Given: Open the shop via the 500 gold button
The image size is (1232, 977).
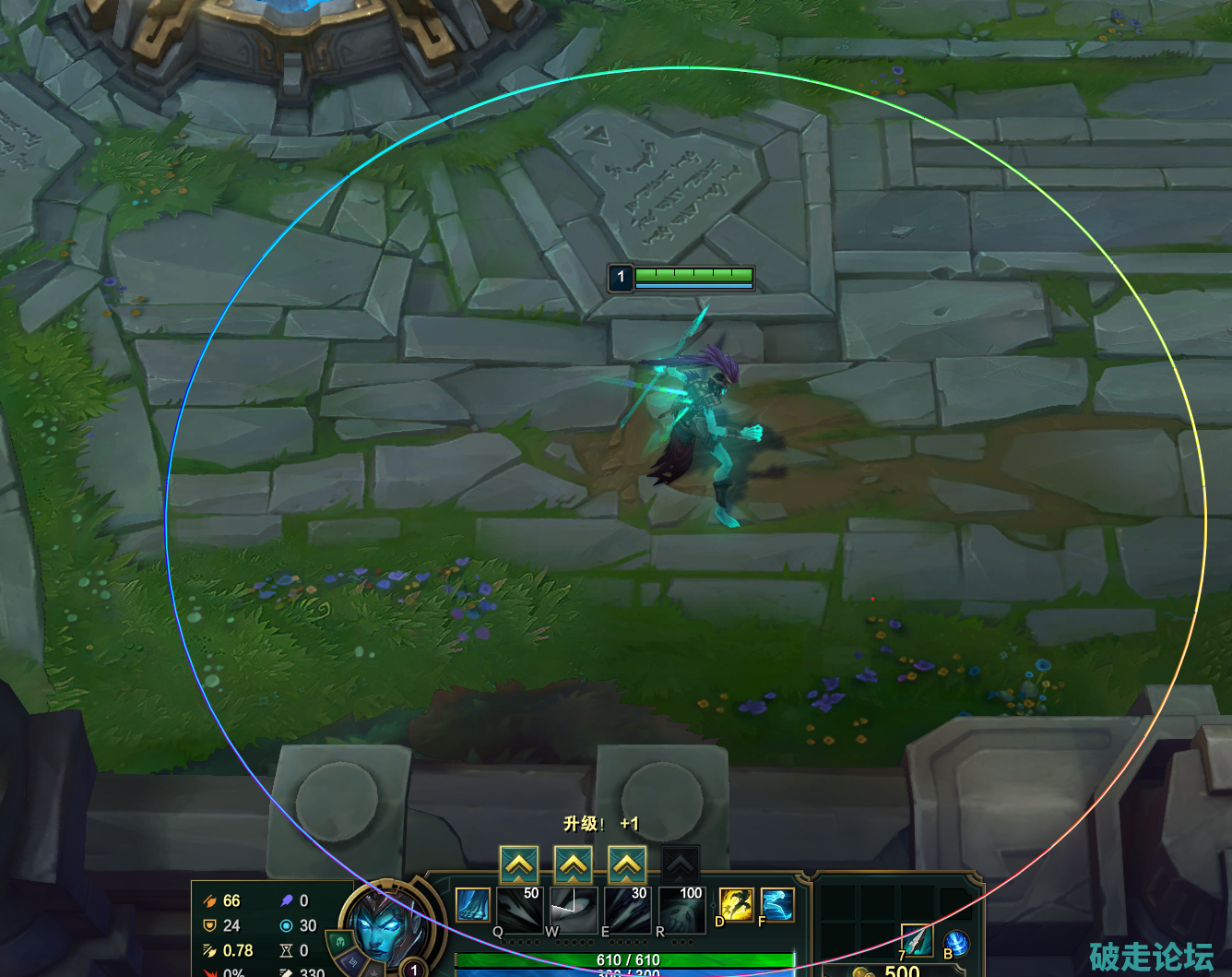Looking at the screenshot, I should click(891, 971).
